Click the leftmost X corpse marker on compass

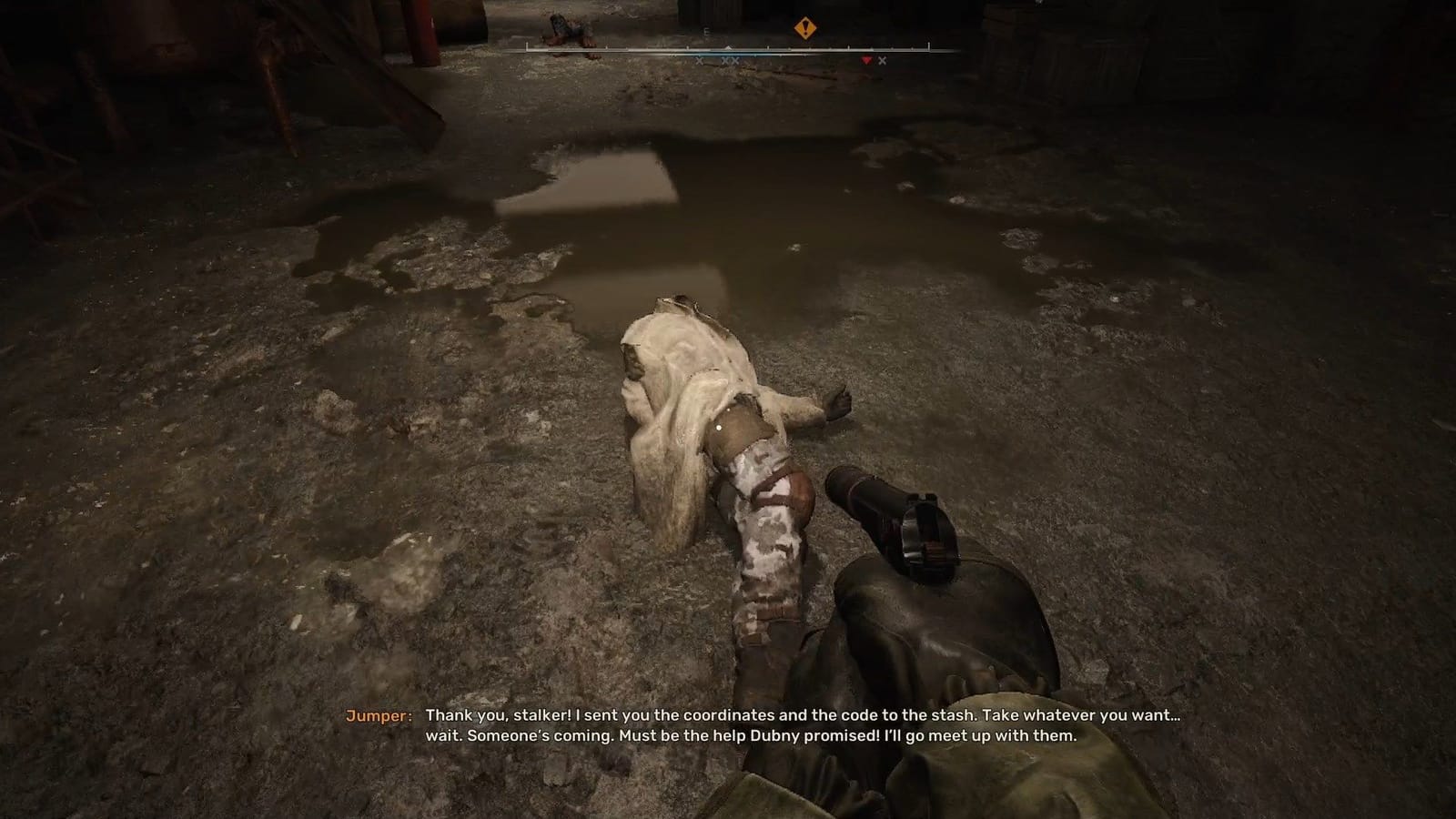point(699,60)
